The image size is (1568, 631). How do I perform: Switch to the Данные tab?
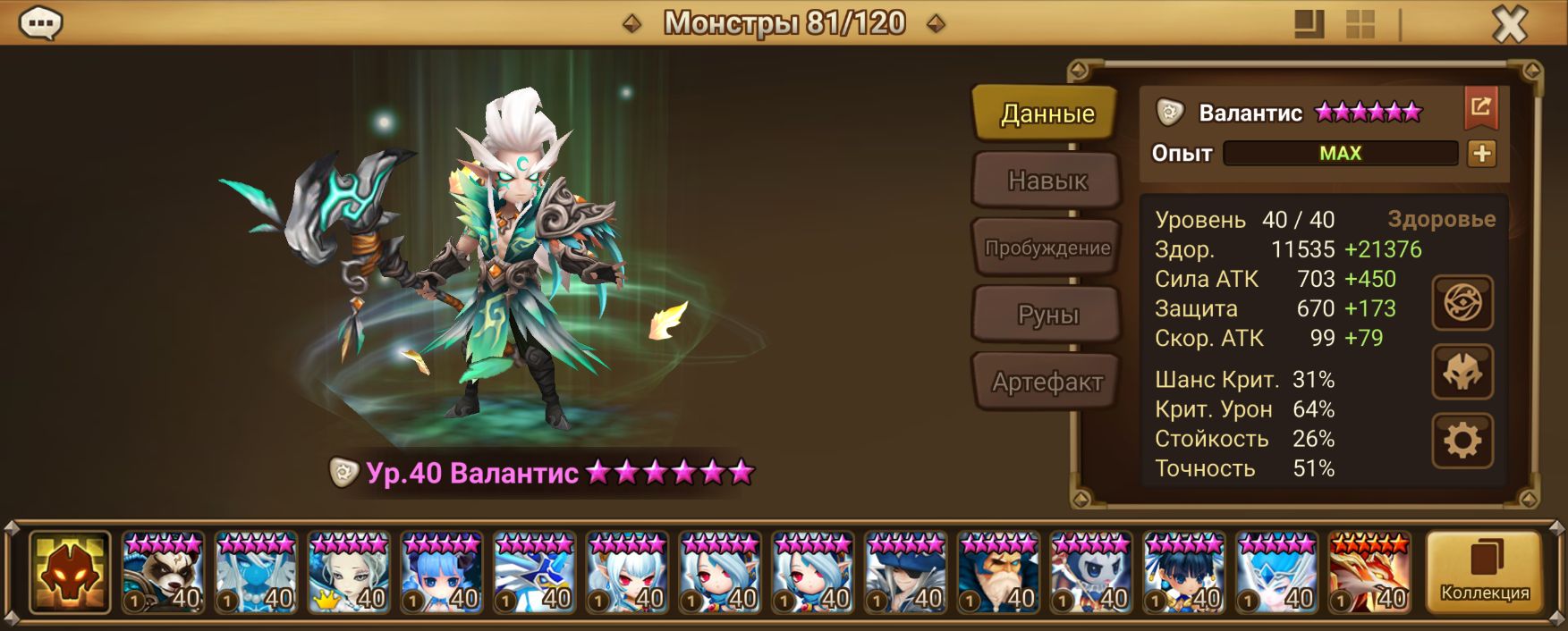(x=1047, y=114)
